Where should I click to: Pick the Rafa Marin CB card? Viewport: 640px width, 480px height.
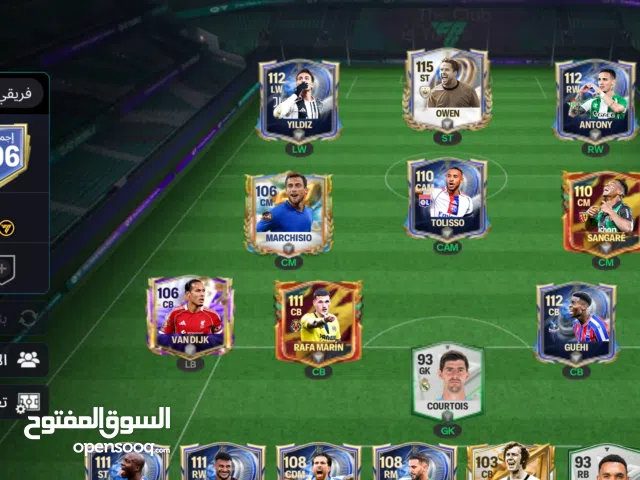tap(318, 321)
